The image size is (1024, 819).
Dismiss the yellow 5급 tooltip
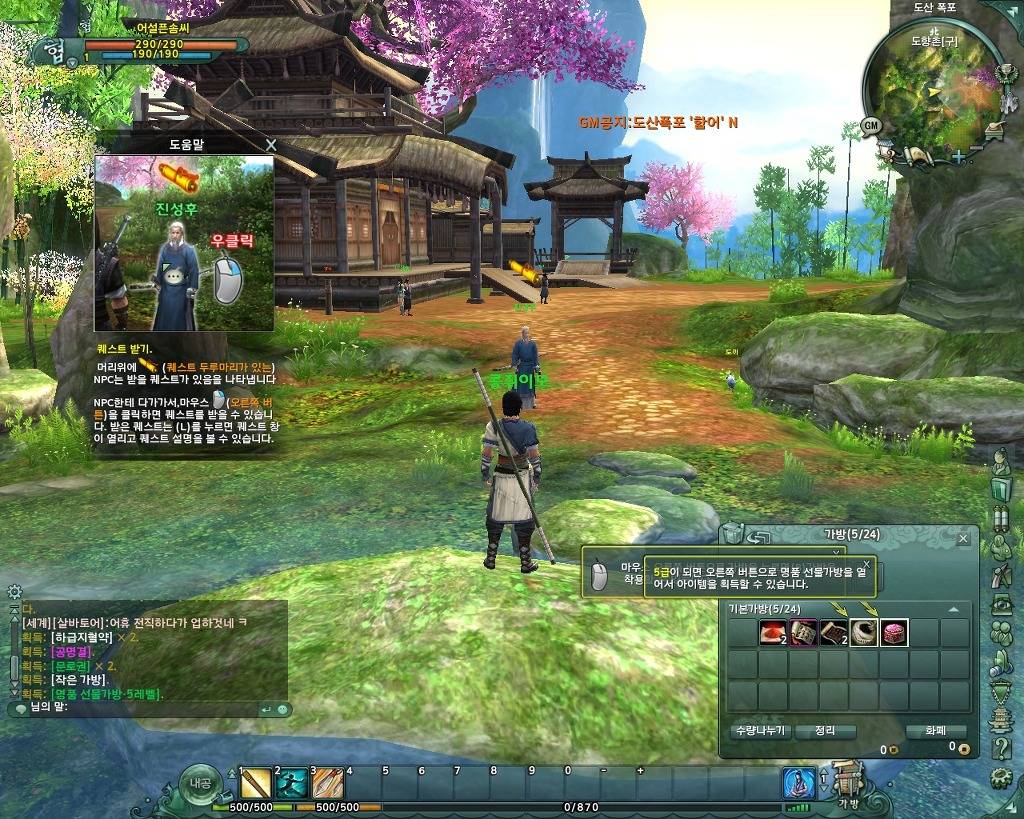pos(866,565)
